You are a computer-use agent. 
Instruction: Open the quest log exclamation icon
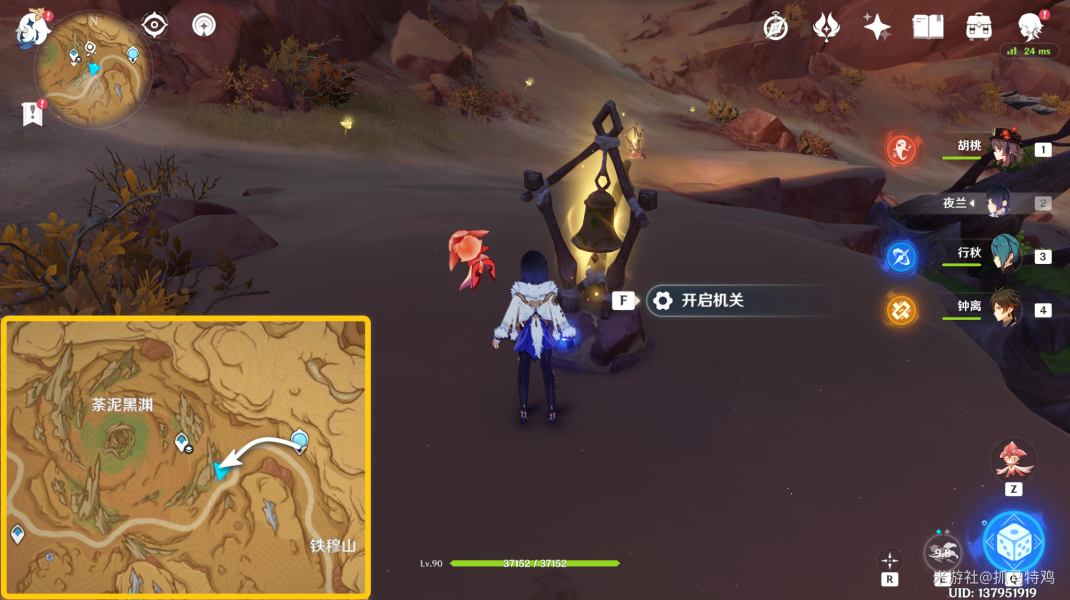[x=33, y=114]
